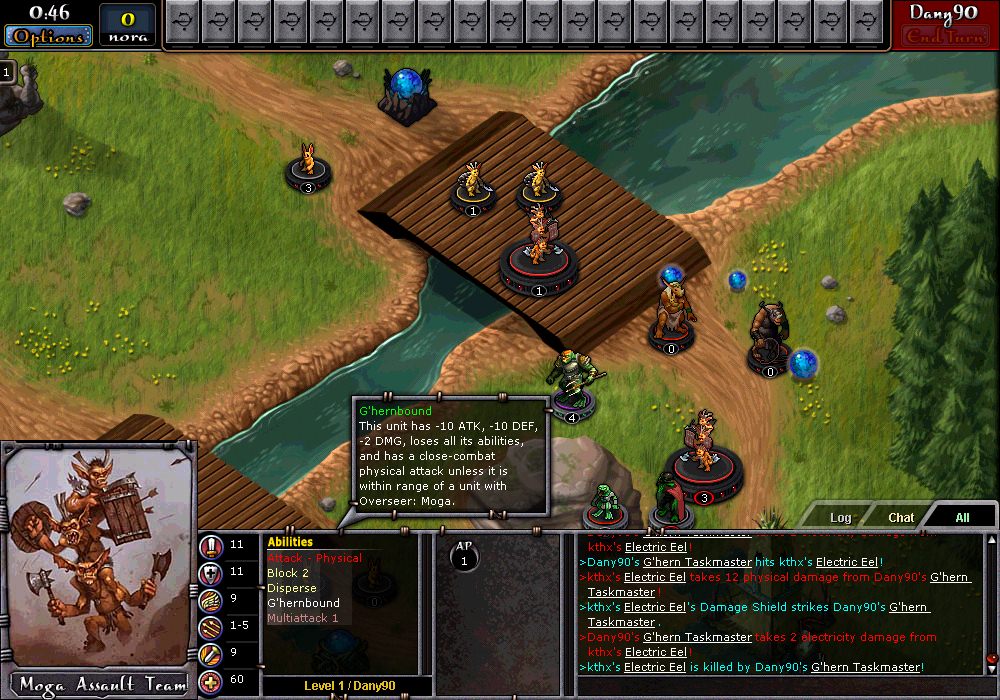Select the Disperse ability
1000x700 pixels.
point(291,588)
